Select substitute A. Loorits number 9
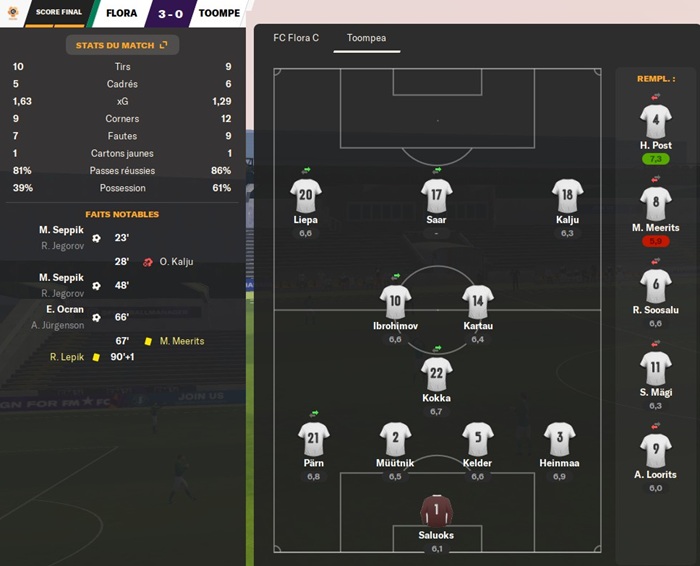 [x=655, y=450]
